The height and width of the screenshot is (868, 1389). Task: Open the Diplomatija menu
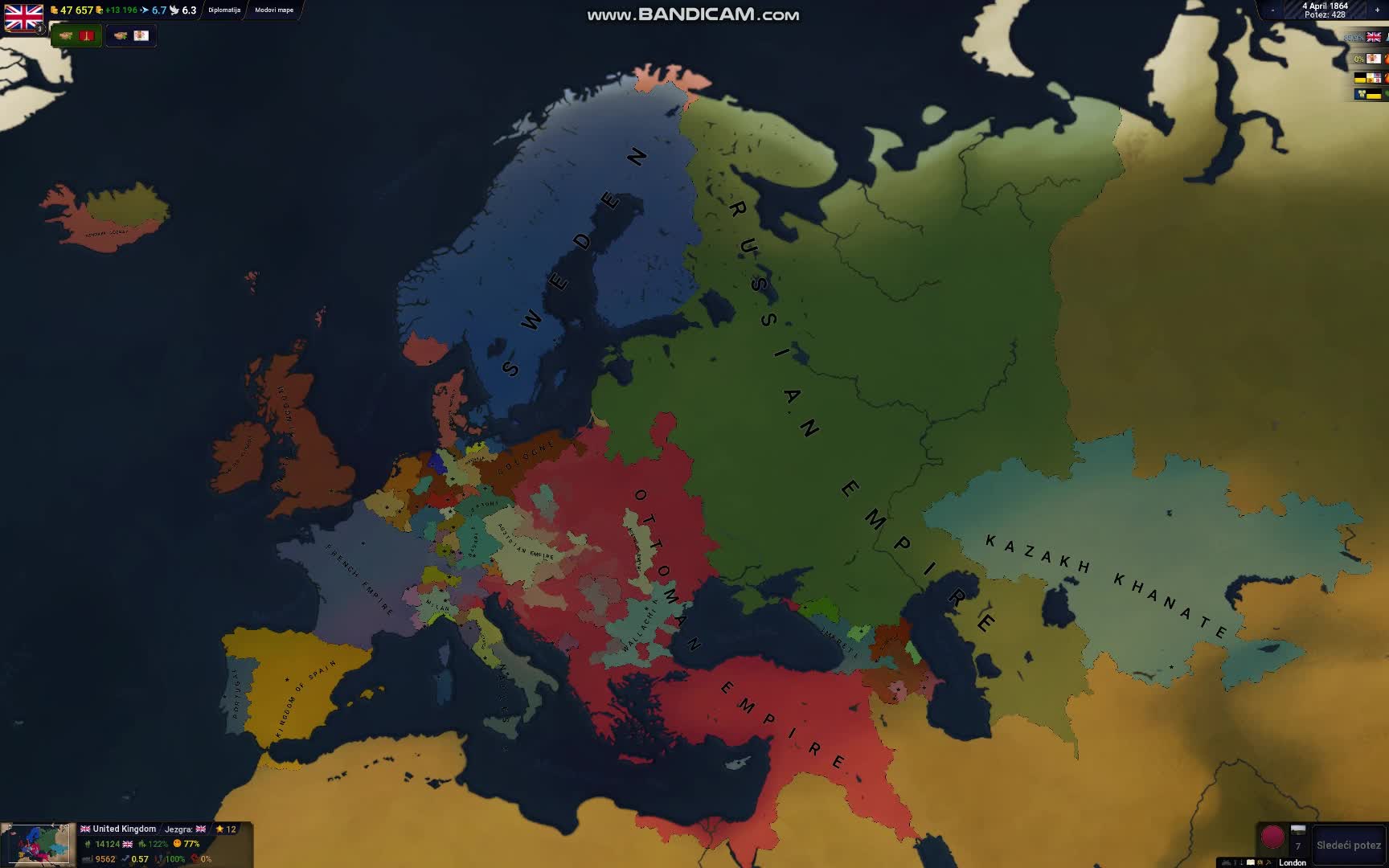[225, 10]
